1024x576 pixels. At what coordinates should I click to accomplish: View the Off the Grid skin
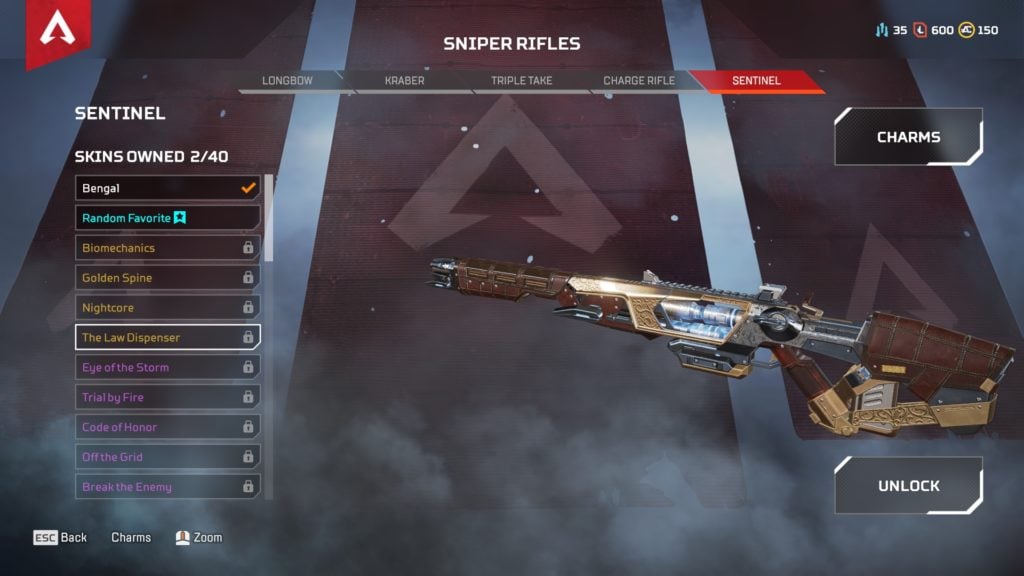pos(167,457)
